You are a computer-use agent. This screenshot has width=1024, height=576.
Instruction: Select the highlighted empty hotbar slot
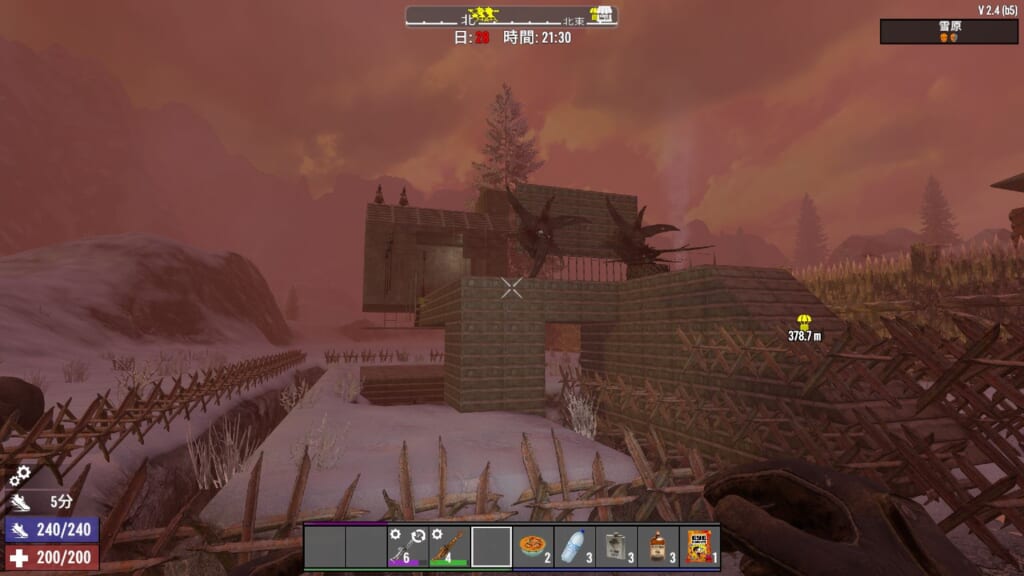click(x=491, y=547)
